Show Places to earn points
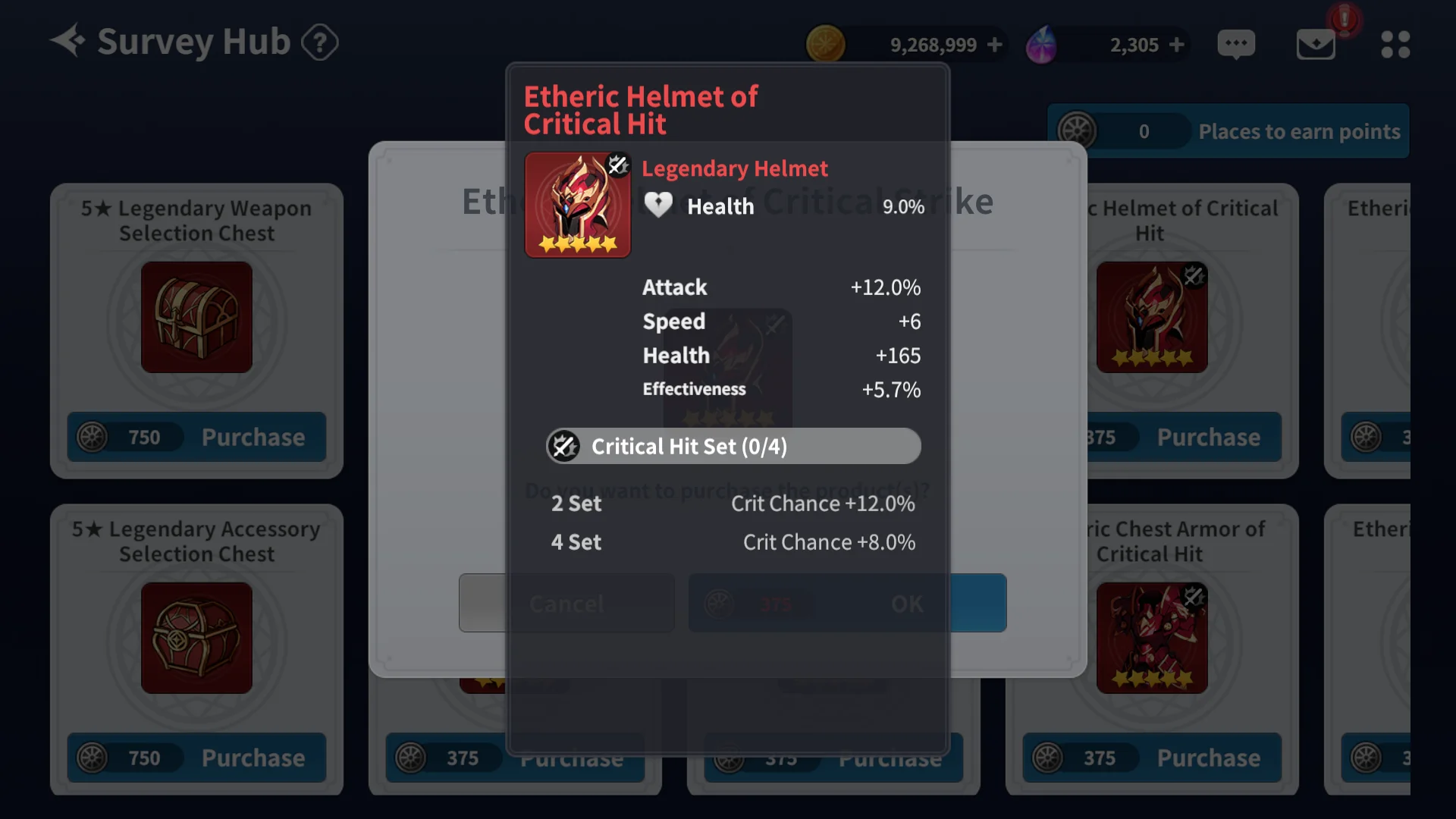1456x819 pixels. [x=1298, y=131]
